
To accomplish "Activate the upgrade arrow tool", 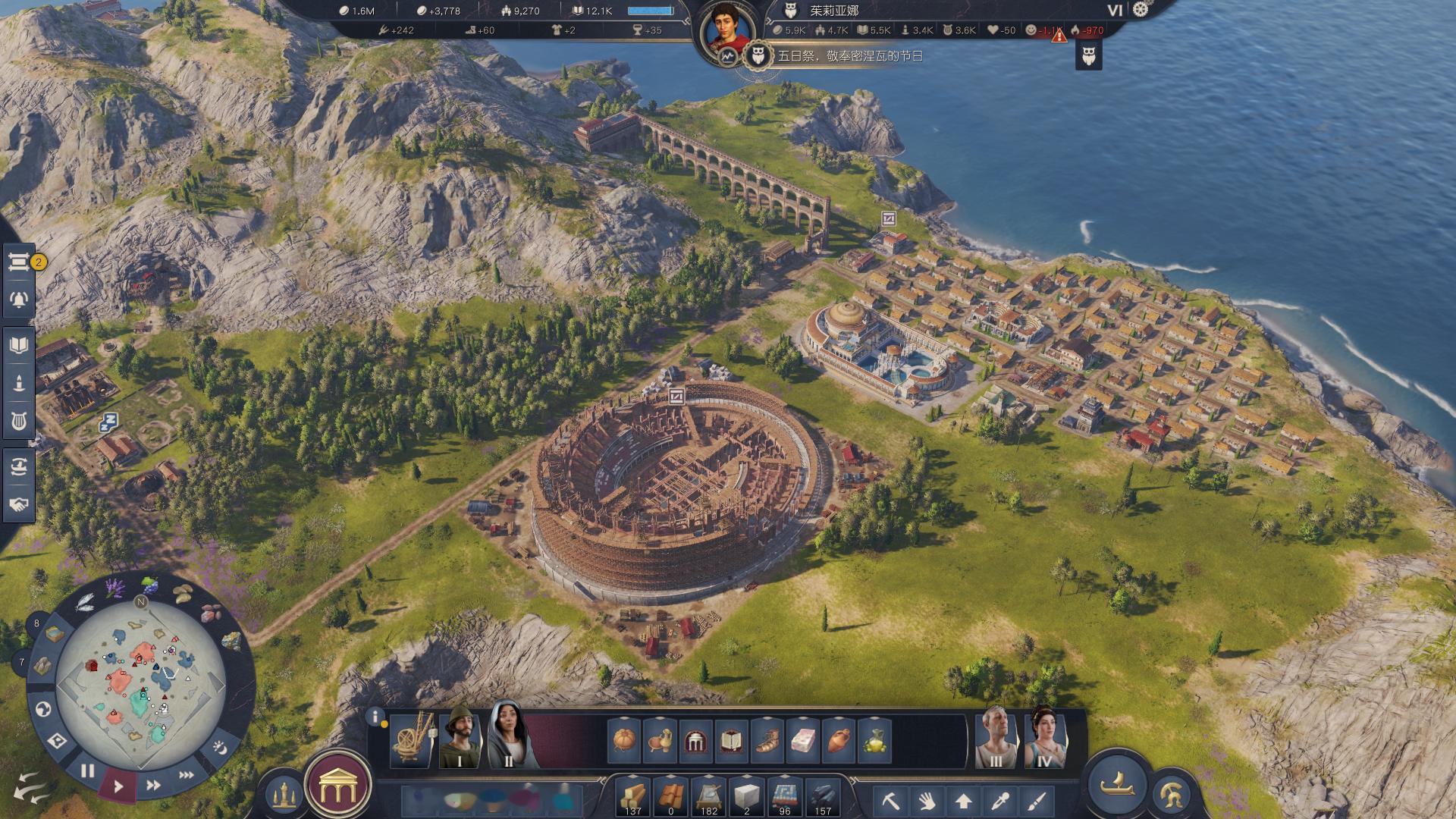I will click(964, 800).
